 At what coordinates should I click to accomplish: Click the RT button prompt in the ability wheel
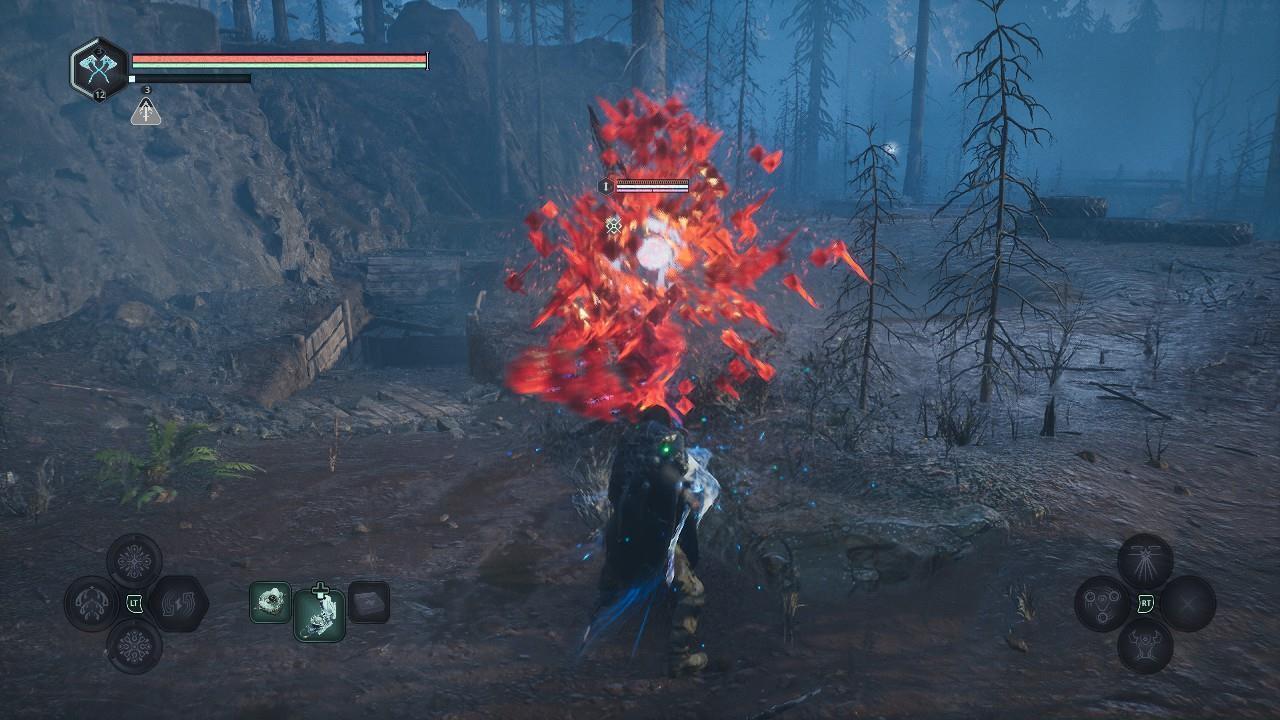(1145, 602)
